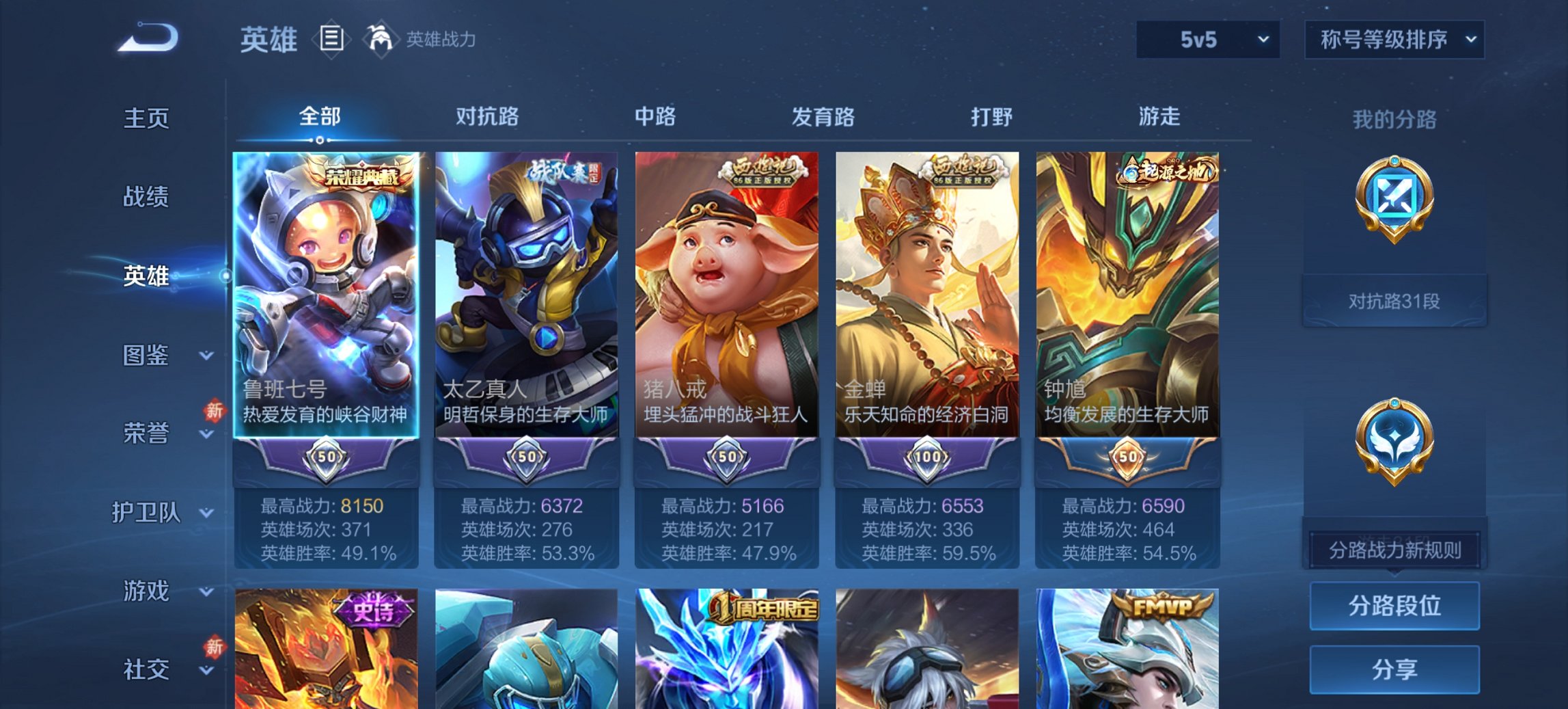
Task: Click the 英雄战力 helmet icon
Action: click(x=381, y=40)
